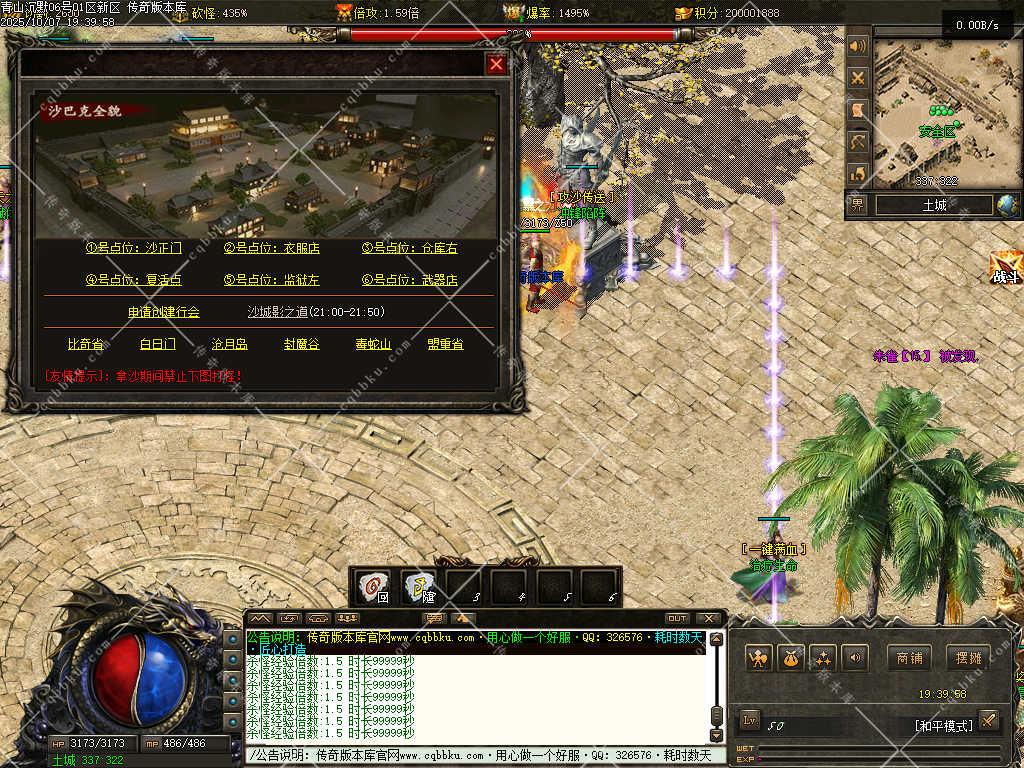Open the sparkle skills icon
The image size is (1024, 768).
(823, 658)
